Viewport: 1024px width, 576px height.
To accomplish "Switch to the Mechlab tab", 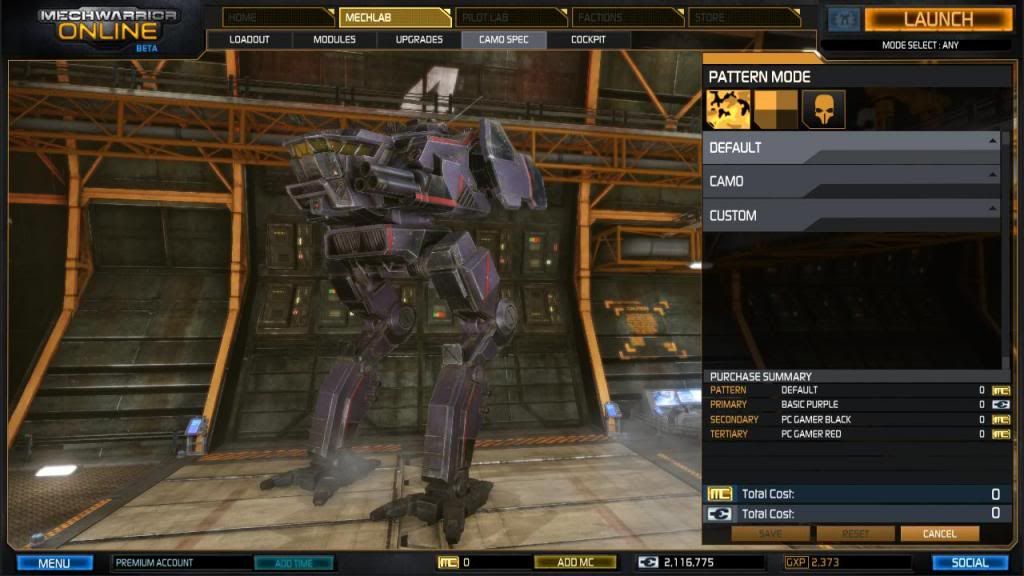I will [394, 17].
